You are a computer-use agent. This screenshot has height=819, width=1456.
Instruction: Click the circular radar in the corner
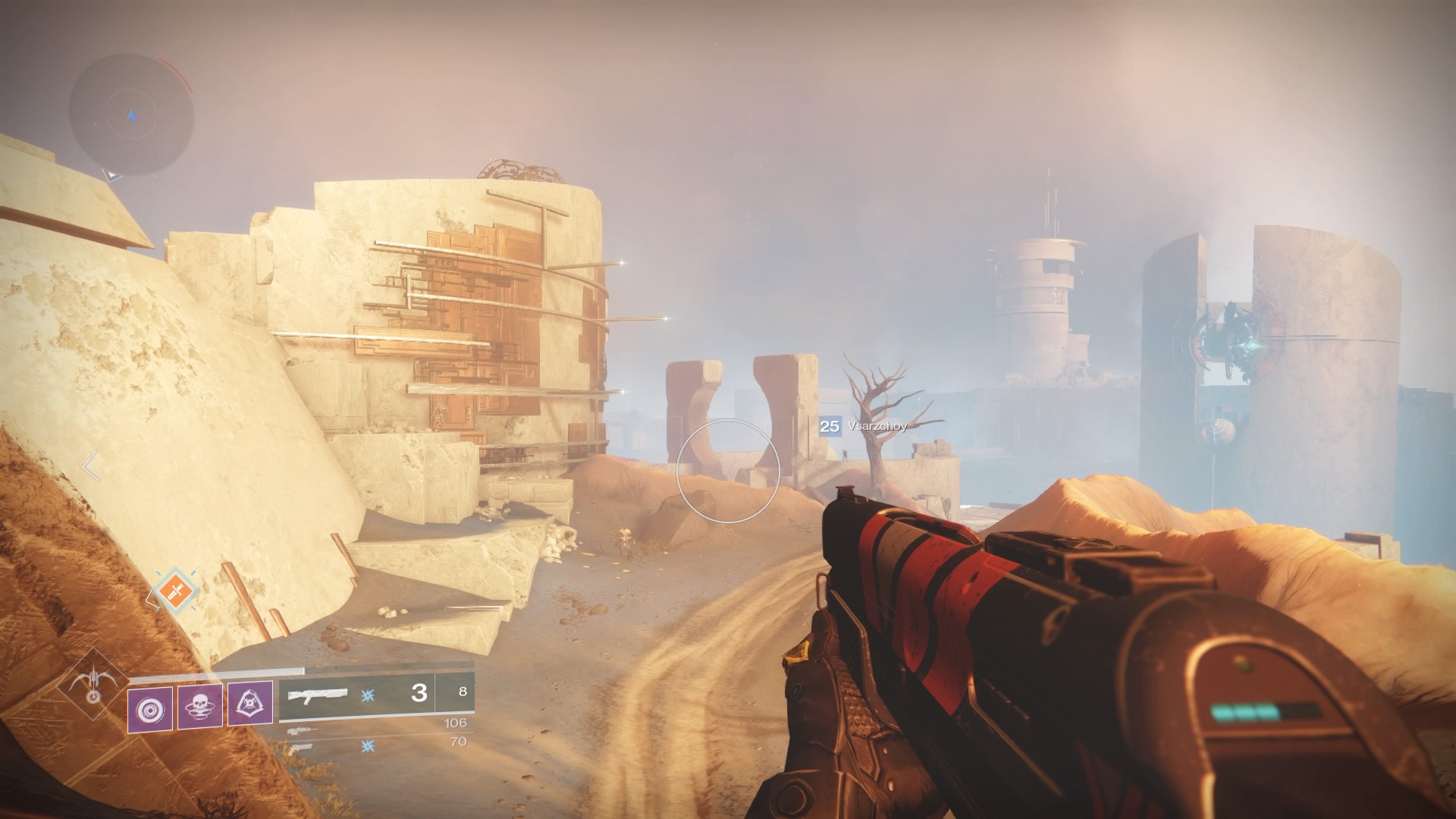point(131,115)
